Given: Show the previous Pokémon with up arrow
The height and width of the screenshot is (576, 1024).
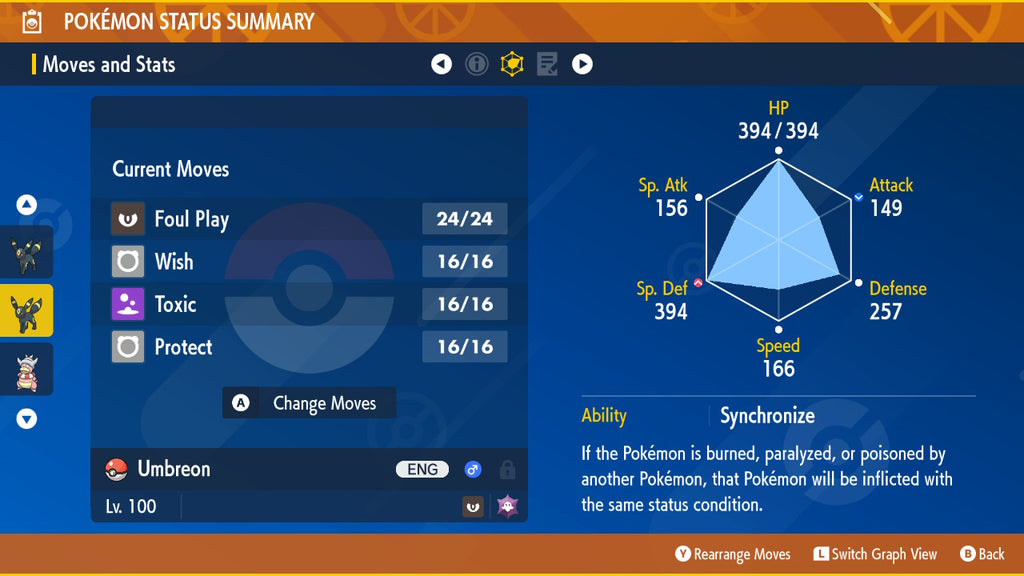Looking at the screenshot, I should pos(27,206).
